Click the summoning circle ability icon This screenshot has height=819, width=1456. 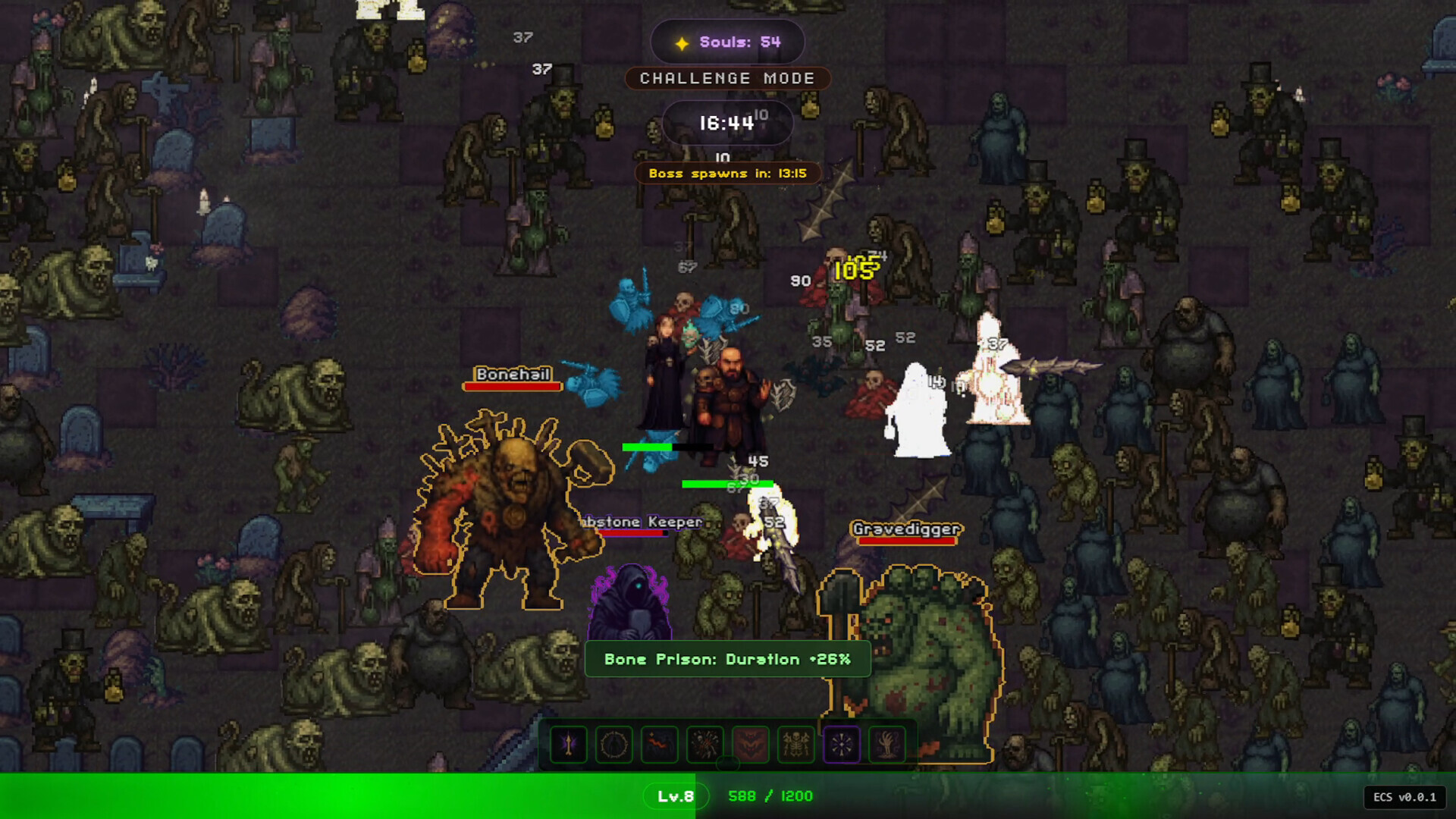614,745
